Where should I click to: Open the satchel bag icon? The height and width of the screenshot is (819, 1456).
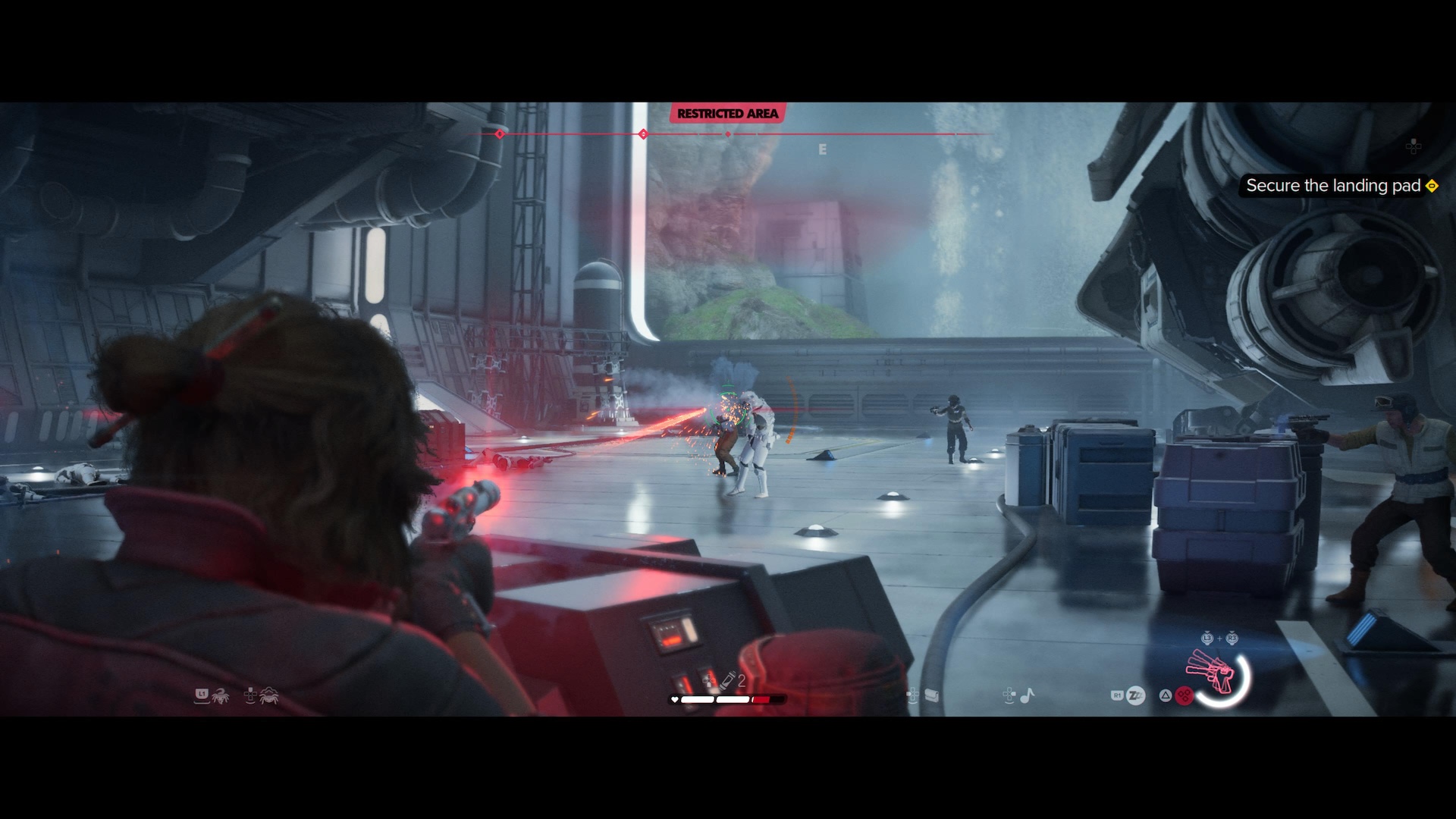point(932,695)
